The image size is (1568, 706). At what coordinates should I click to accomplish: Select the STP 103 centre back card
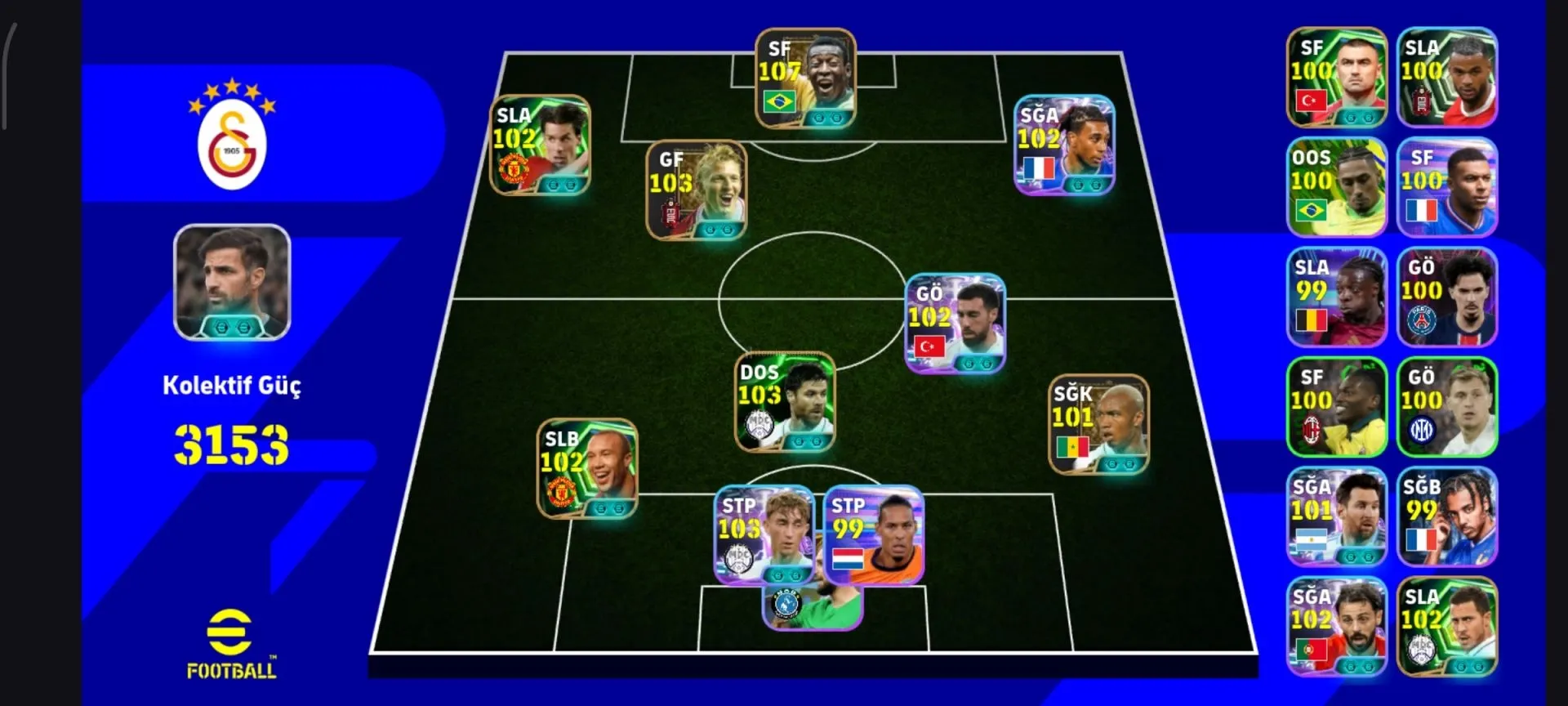coord(765,536)
